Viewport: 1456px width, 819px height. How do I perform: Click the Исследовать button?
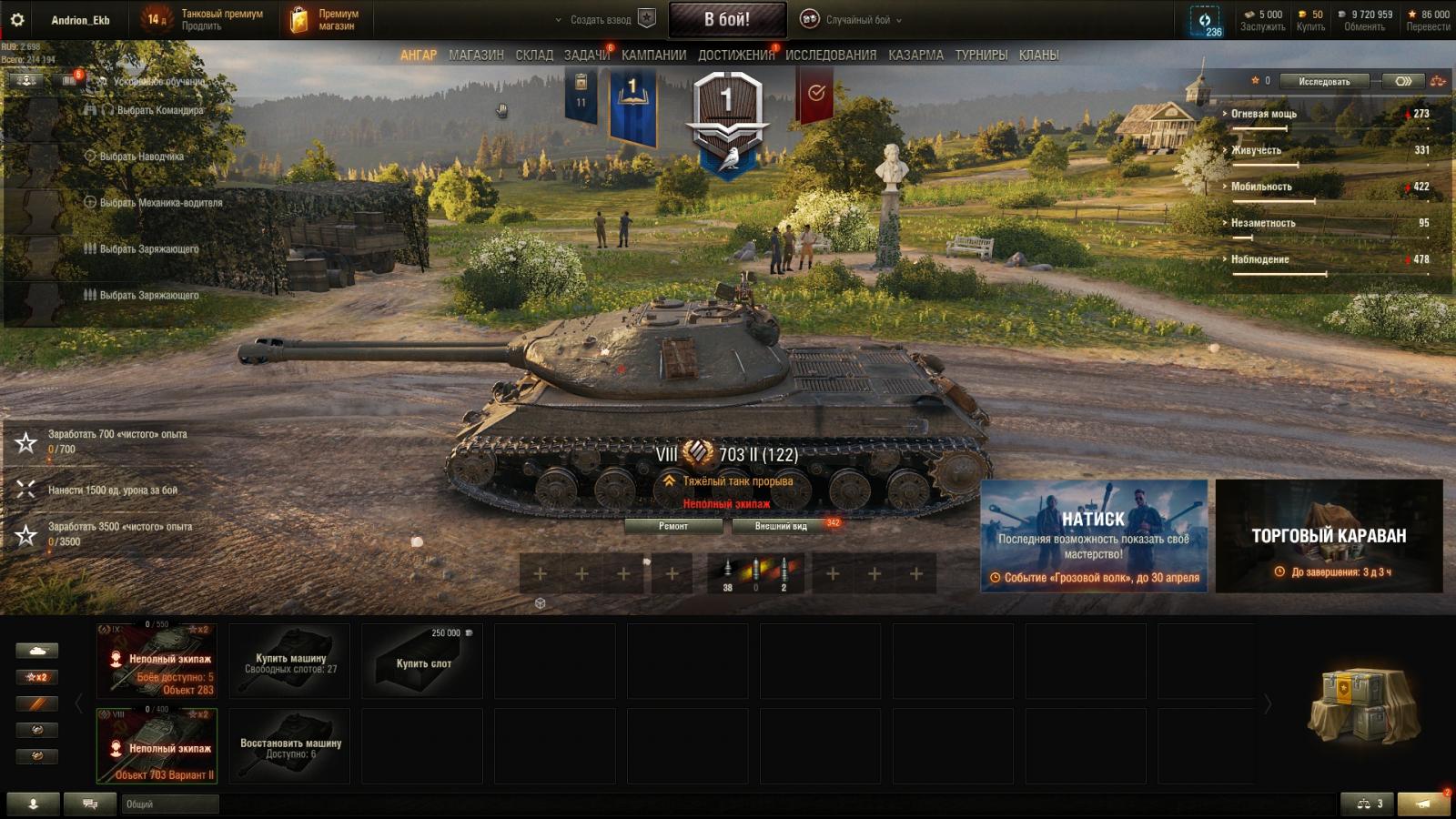(1324, 81)
